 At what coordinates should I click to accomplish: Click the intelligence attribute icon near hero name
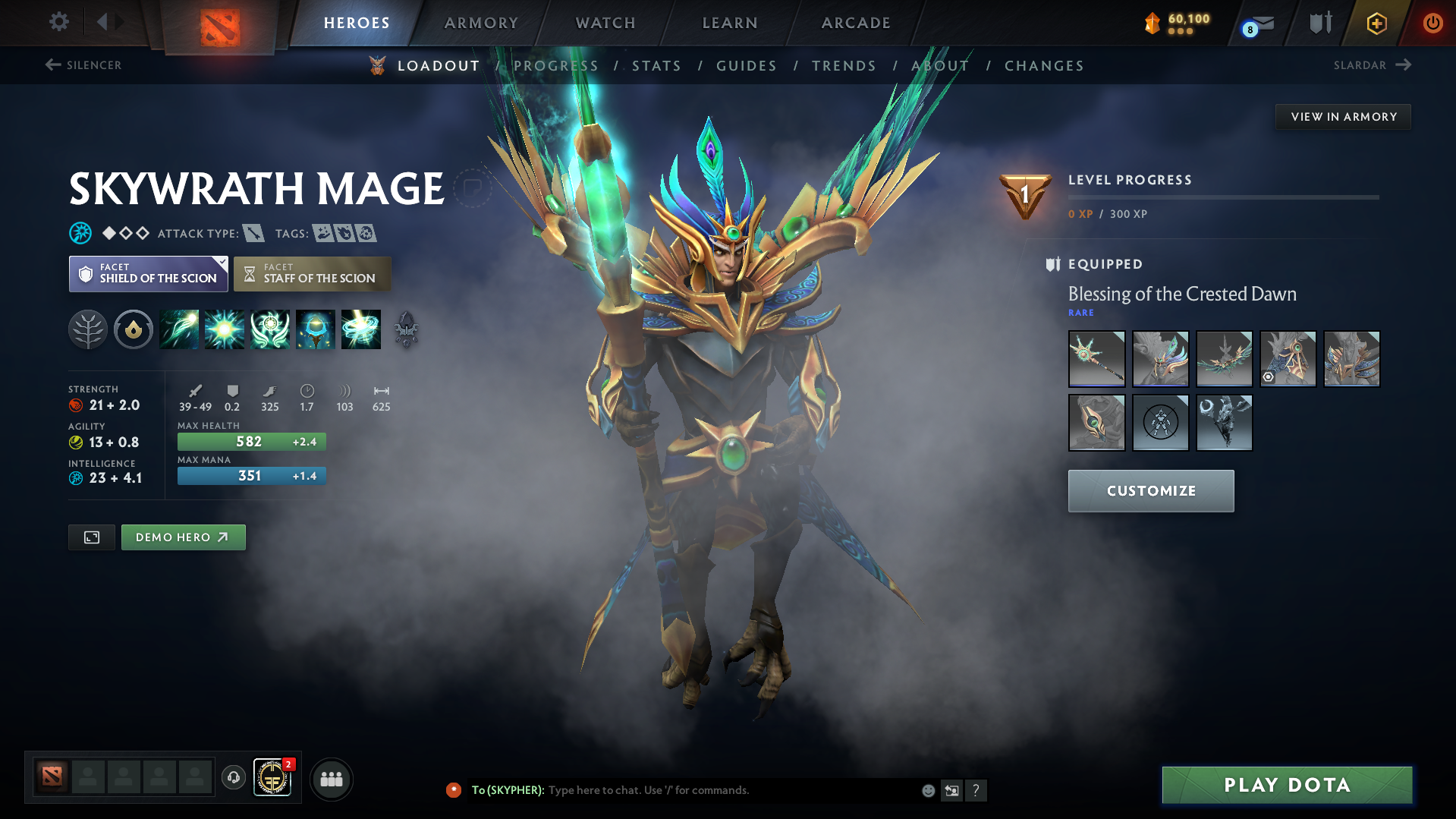(80, 233)
